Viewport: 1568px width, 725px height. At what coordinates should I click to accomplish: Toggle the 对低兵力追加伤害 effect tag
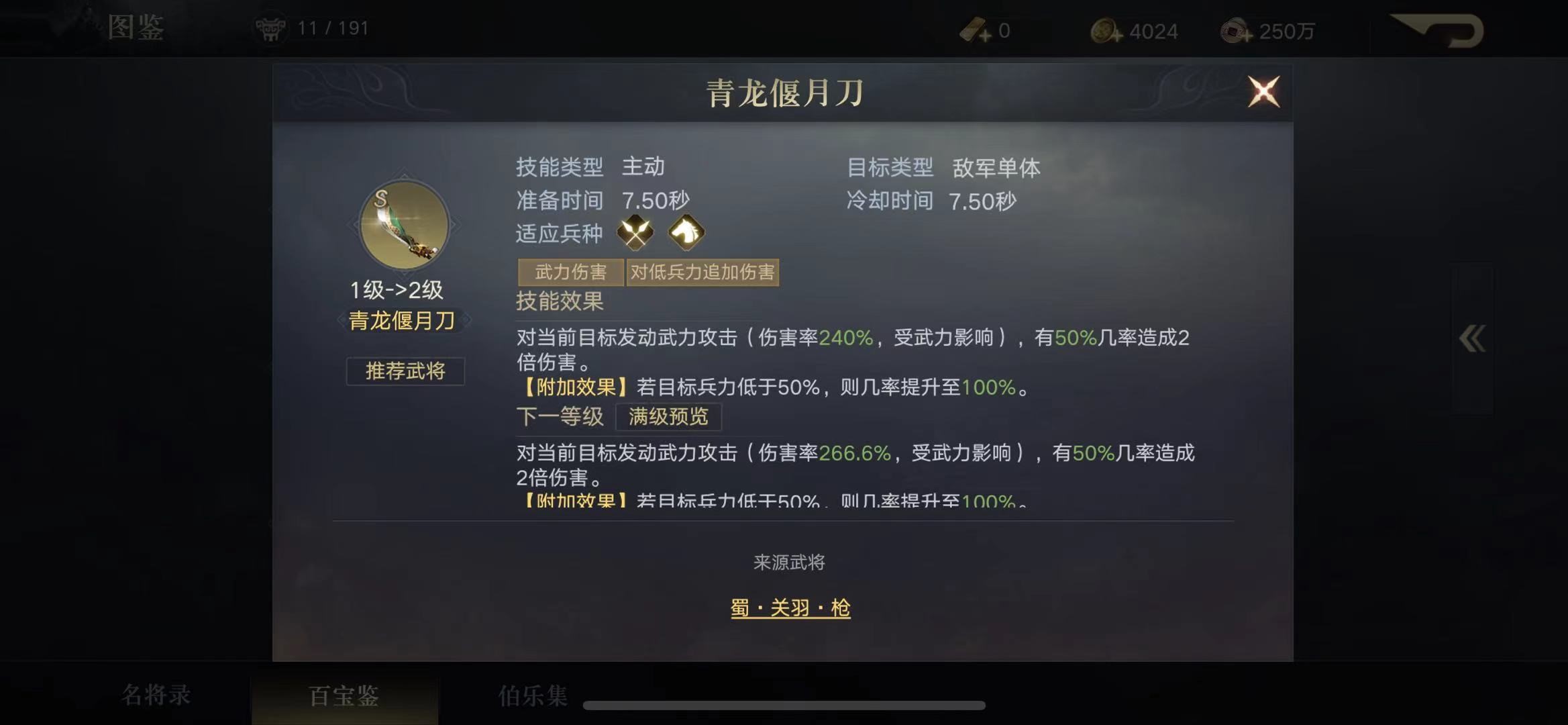pyautogui.click(x=703, y=273)
